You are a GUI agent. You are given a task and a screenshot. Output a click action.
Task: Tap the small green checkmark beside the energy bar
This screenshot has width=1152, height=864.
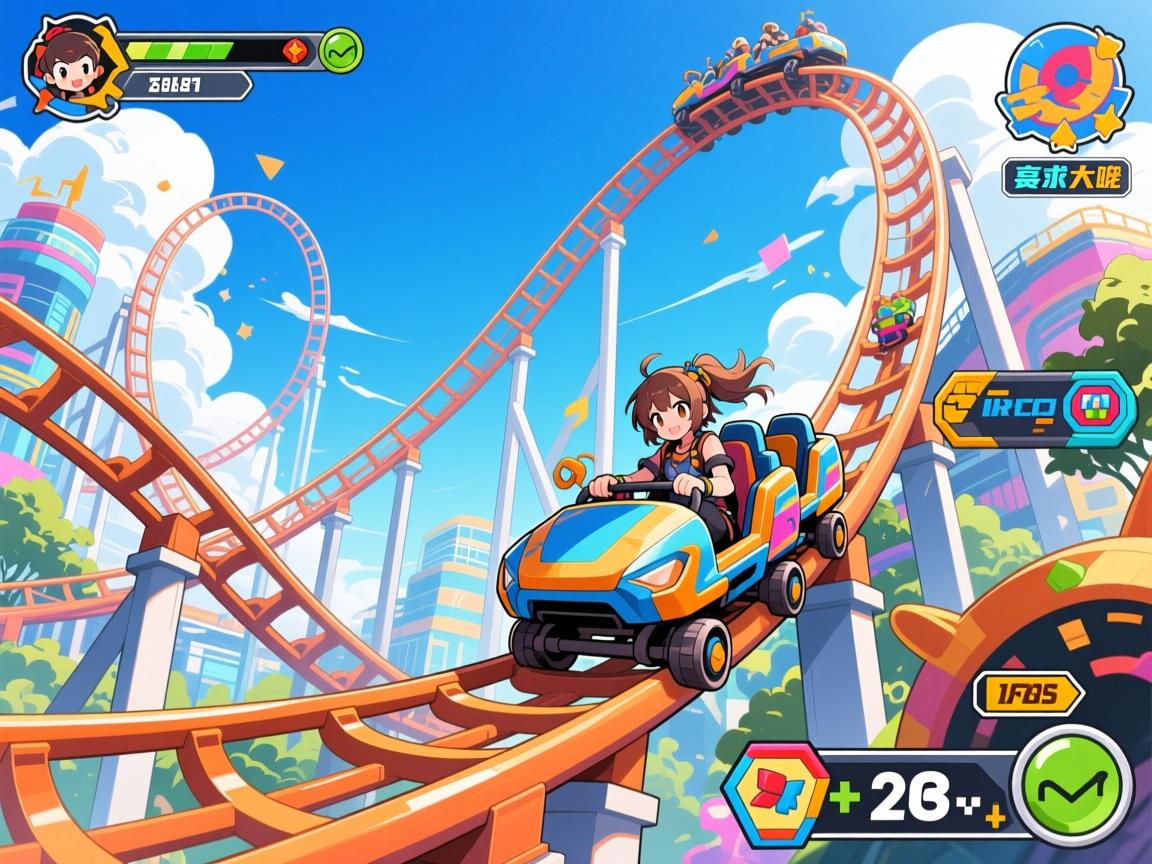[x=341, y=49]
